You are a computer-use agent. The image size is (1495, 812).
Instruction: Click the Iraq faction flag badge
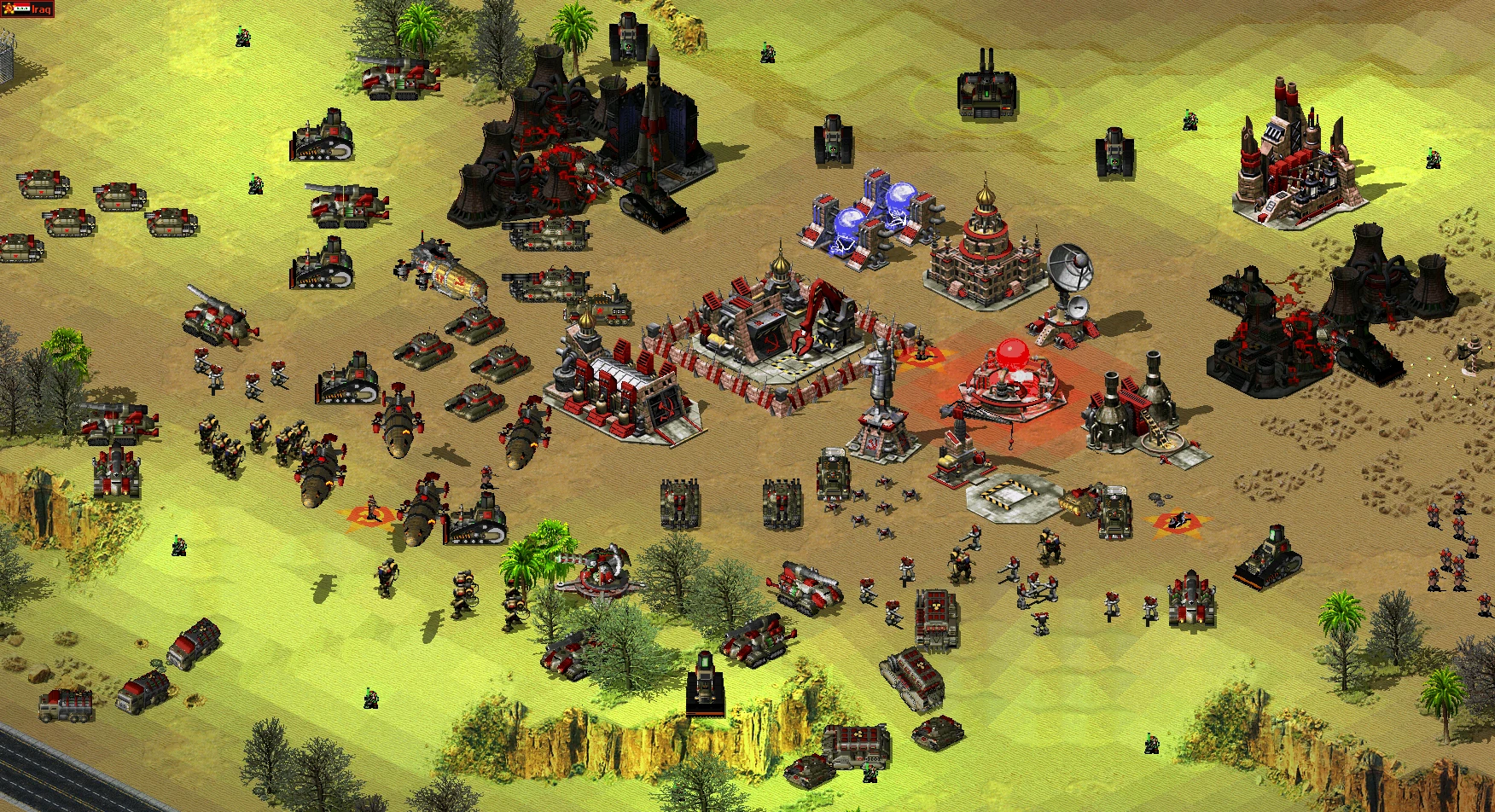pos(20,9)
